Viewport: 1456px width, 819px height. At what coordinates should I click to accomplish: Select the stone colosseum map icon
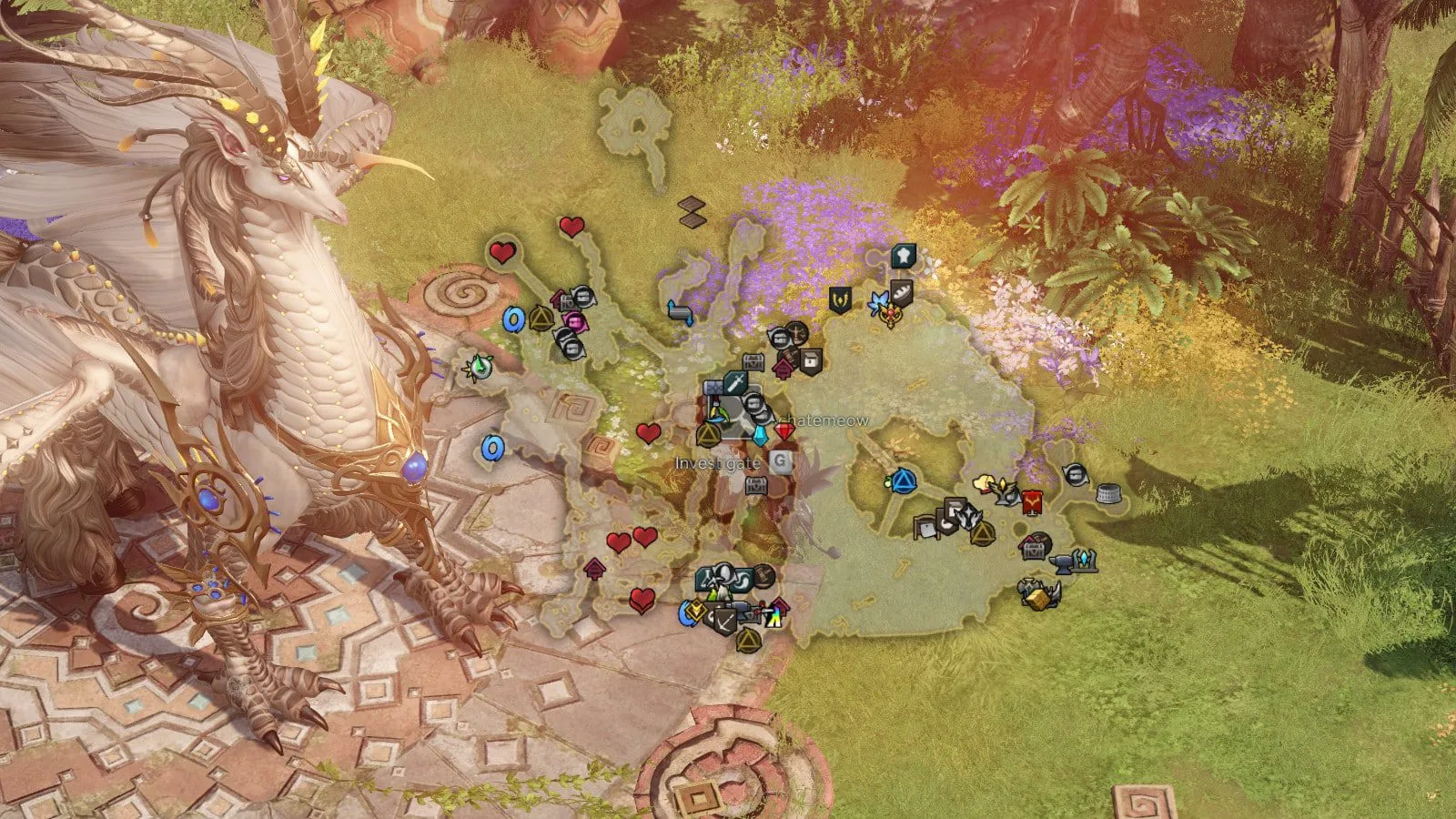tap(1107, 494)
